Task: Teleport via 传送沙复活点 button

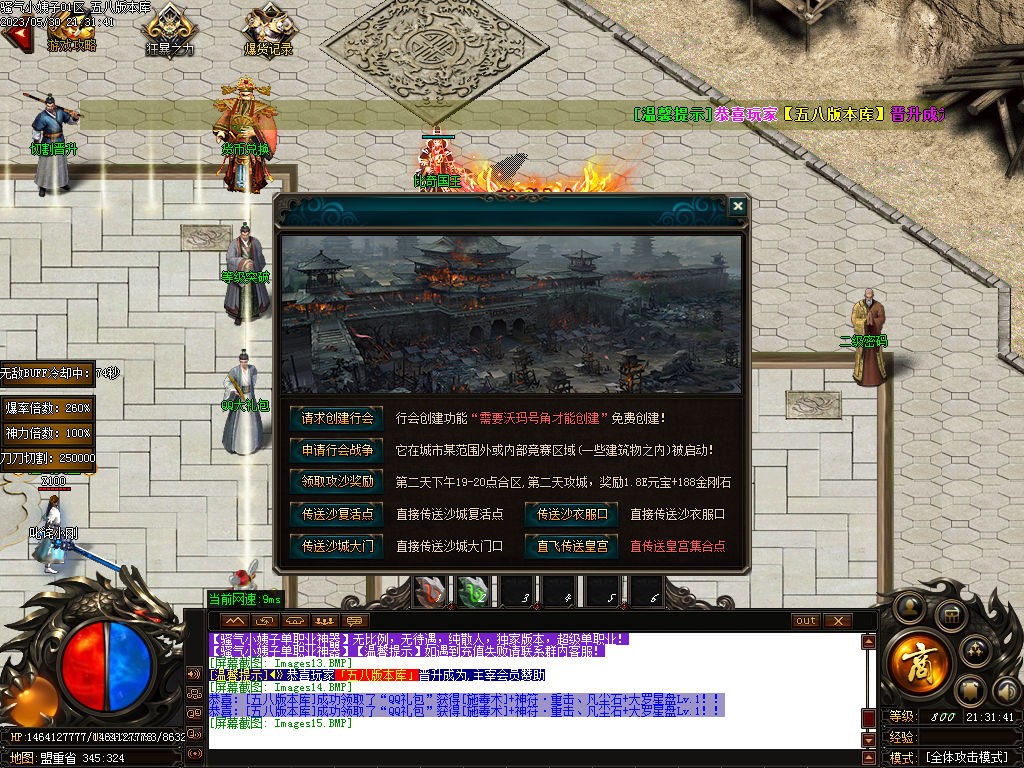Action: point(336,514)
